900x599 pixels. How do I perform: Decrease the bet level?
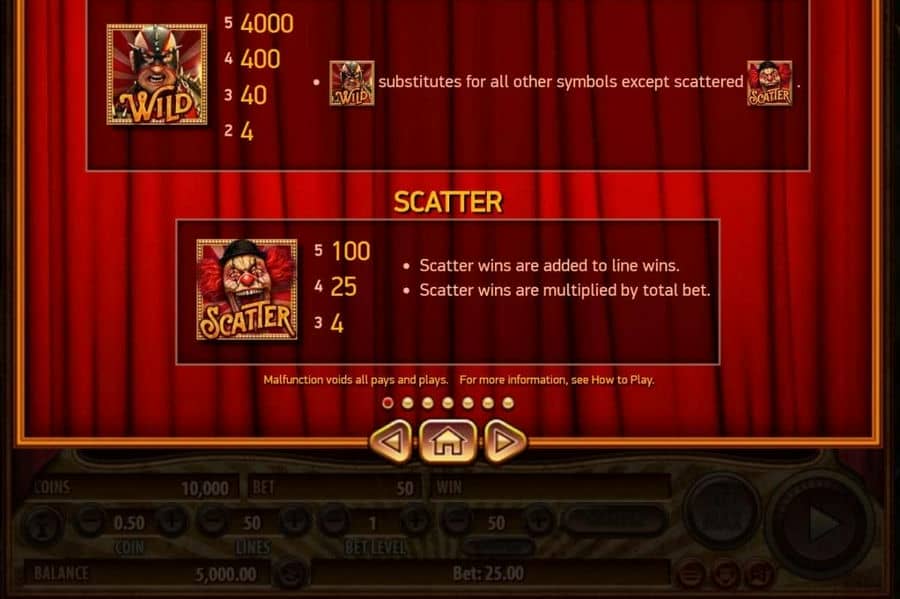point(333,521)
